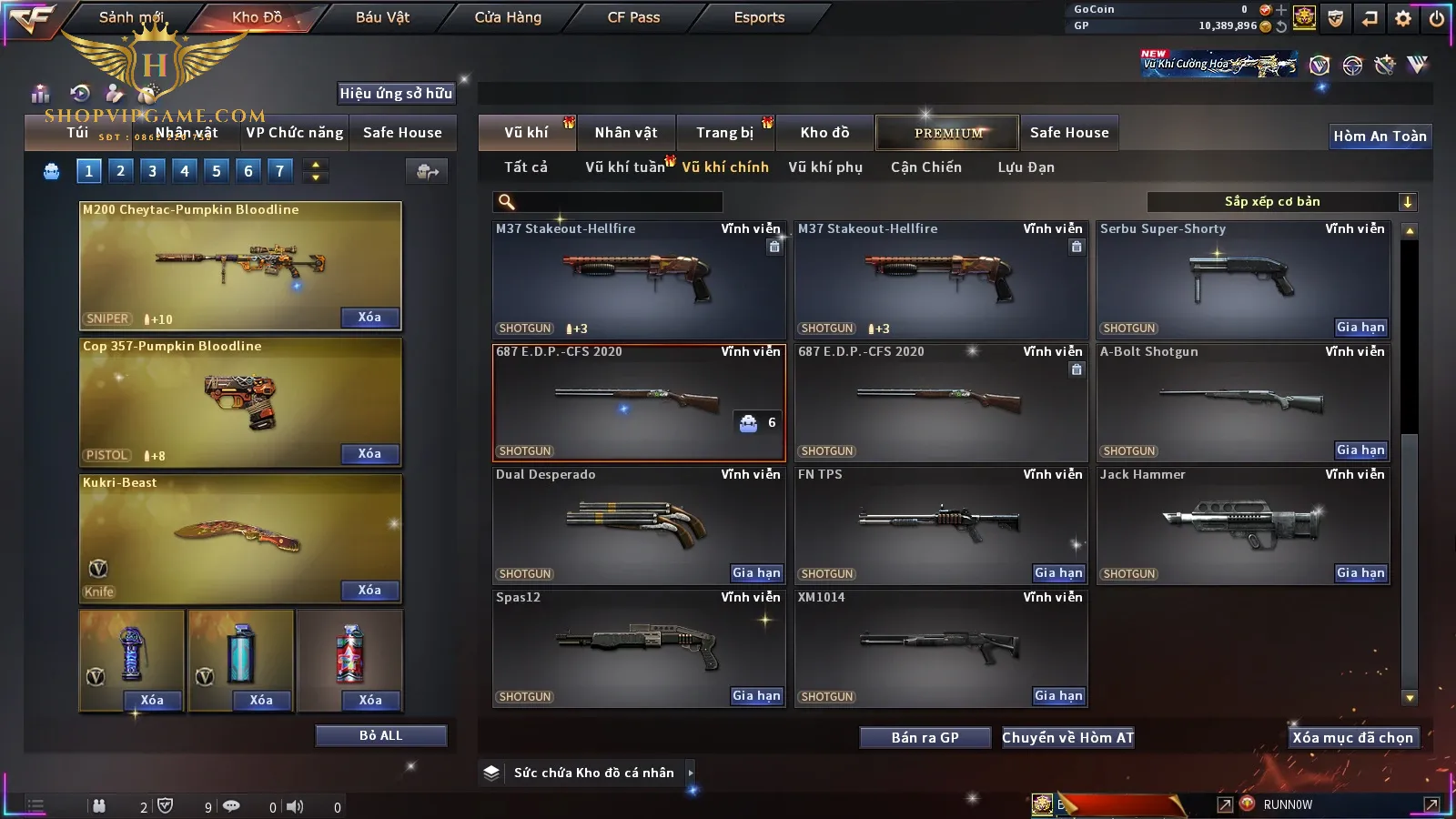Open the settings gear icon
This screenshot has width=1456, height=819.
click(1403, 17)
